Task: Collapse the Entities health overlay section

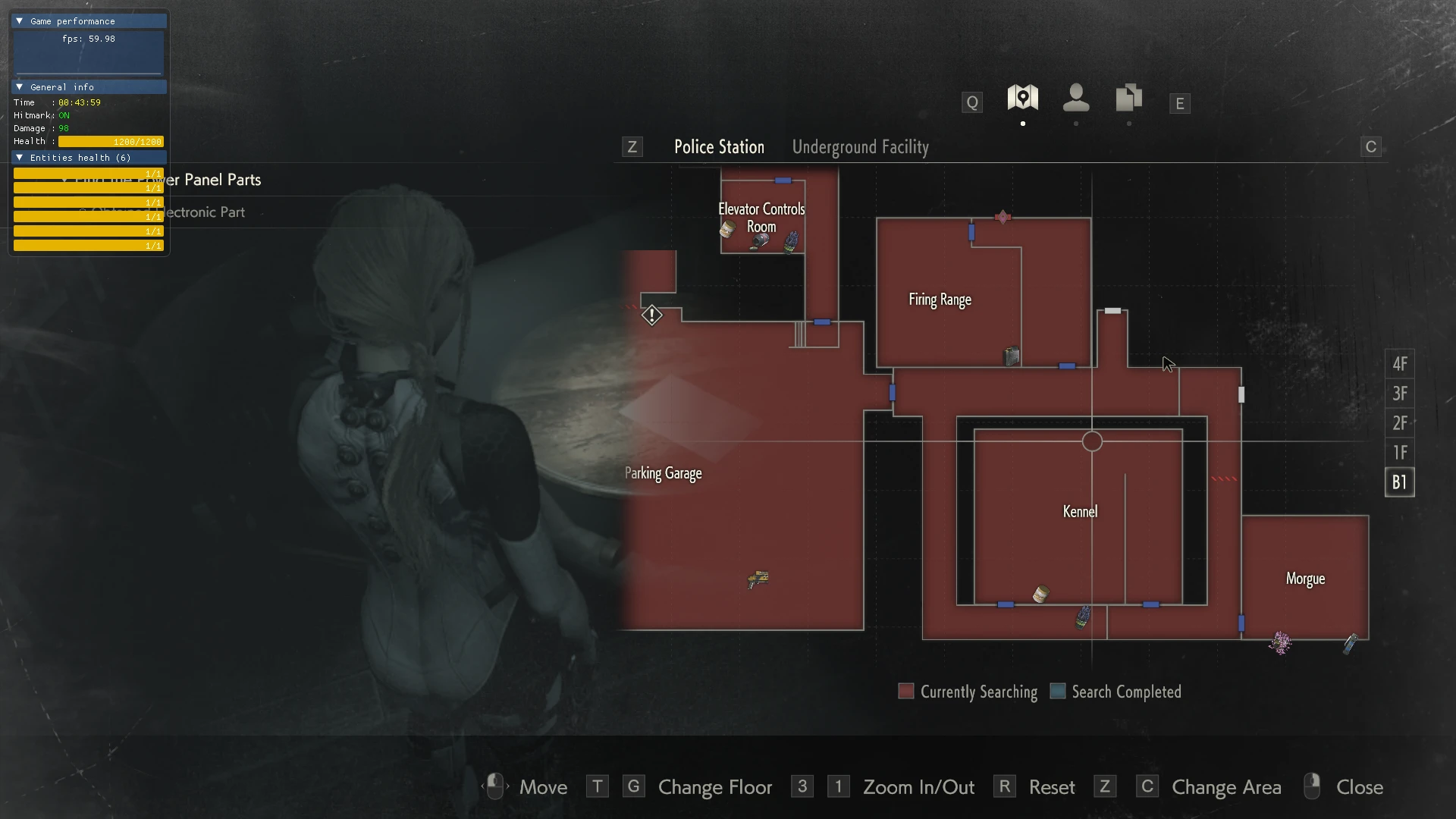Action: pyautogui.click(x=20, y=158)
